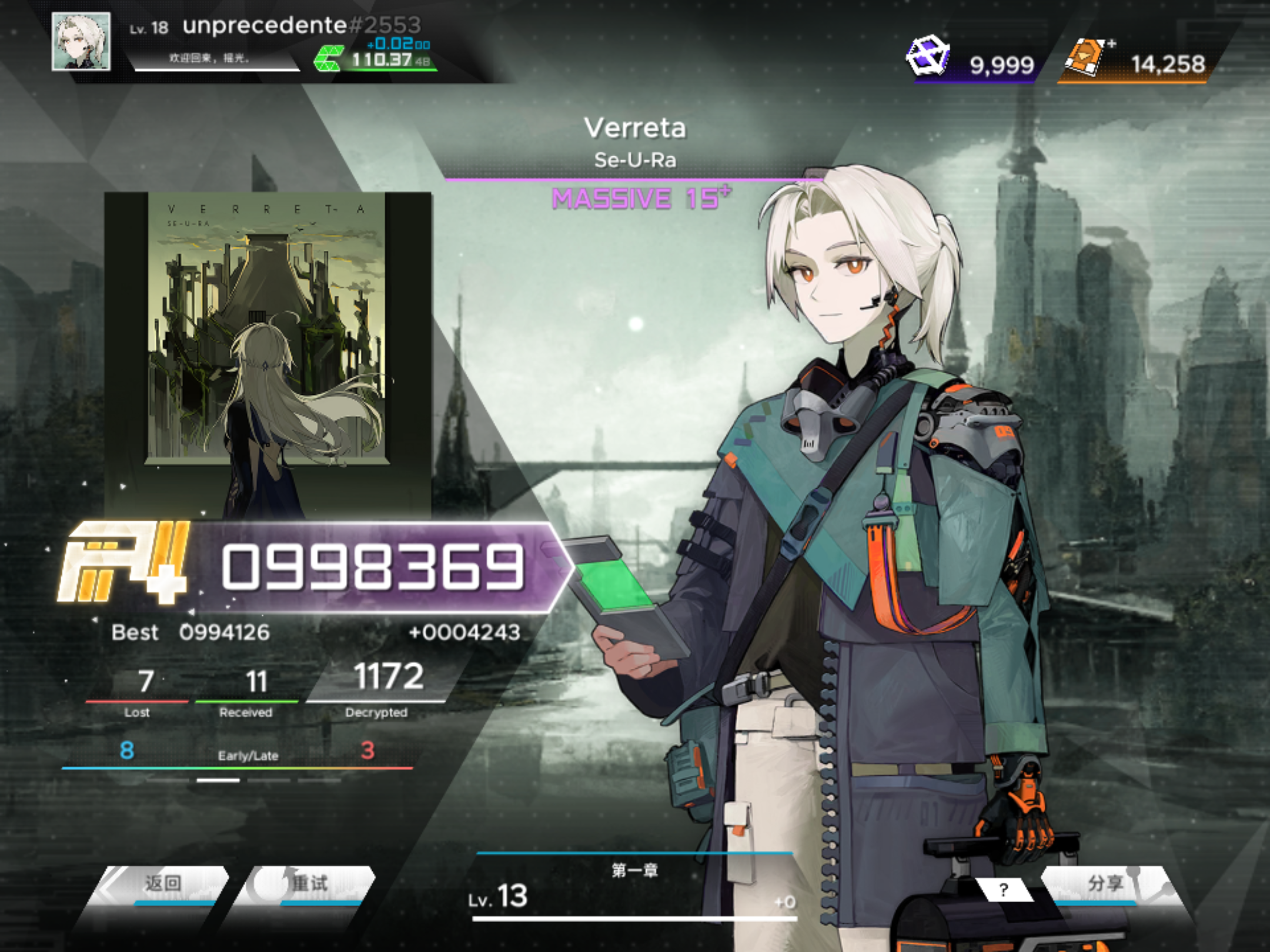Click the orange memory card currency icon
Screen dimensions: 1270x952
click(x=1085, y=56)
